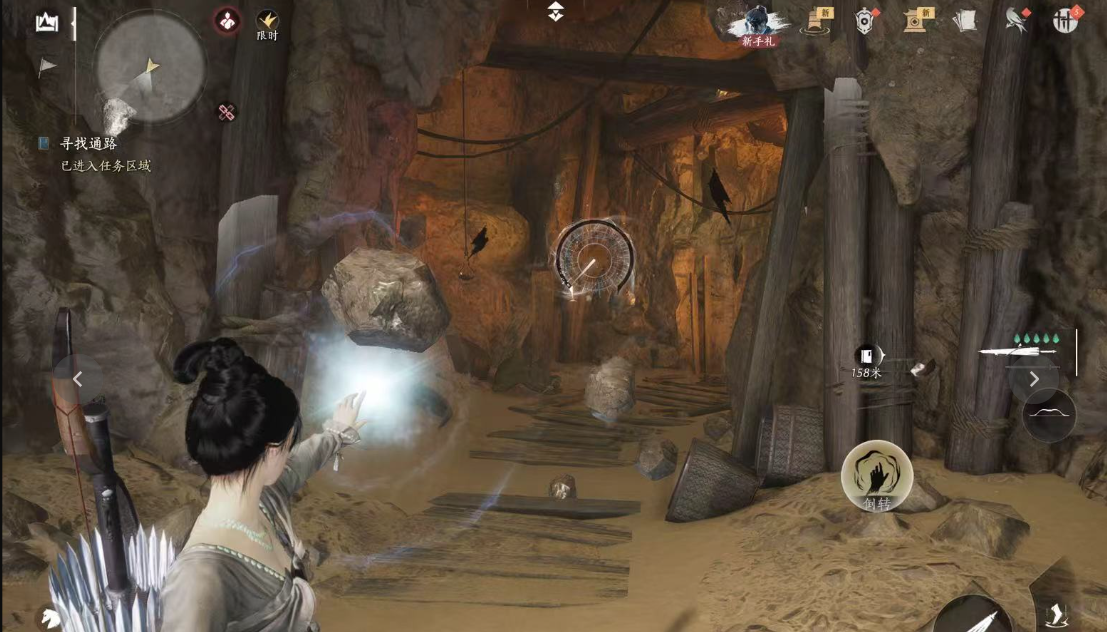Tap the mountain crown icon
The image size is (1107, 632).
coord(47,22)
